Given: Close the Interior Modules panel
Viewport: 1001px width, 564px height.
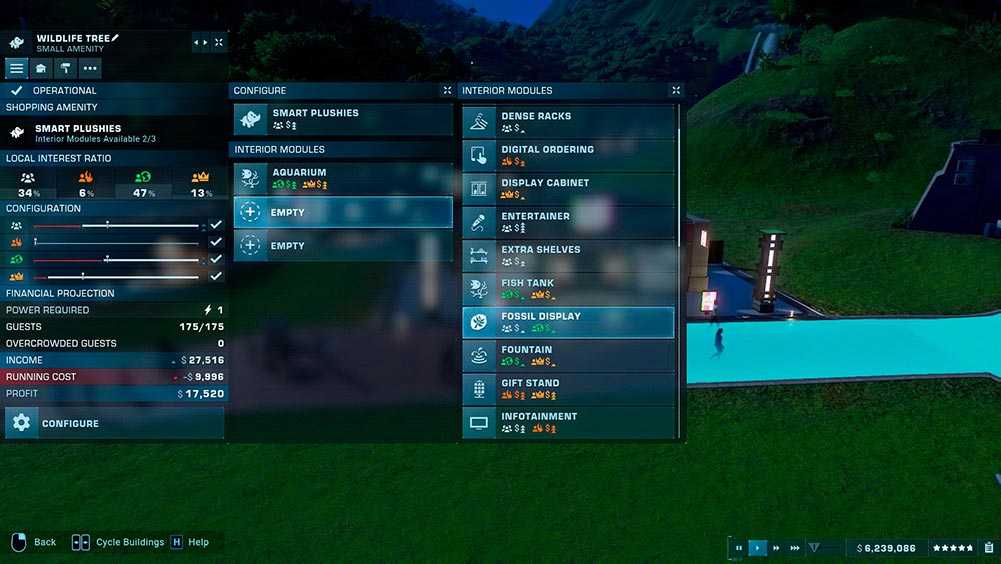Looking at the screenshot, I should coord(676,90).
